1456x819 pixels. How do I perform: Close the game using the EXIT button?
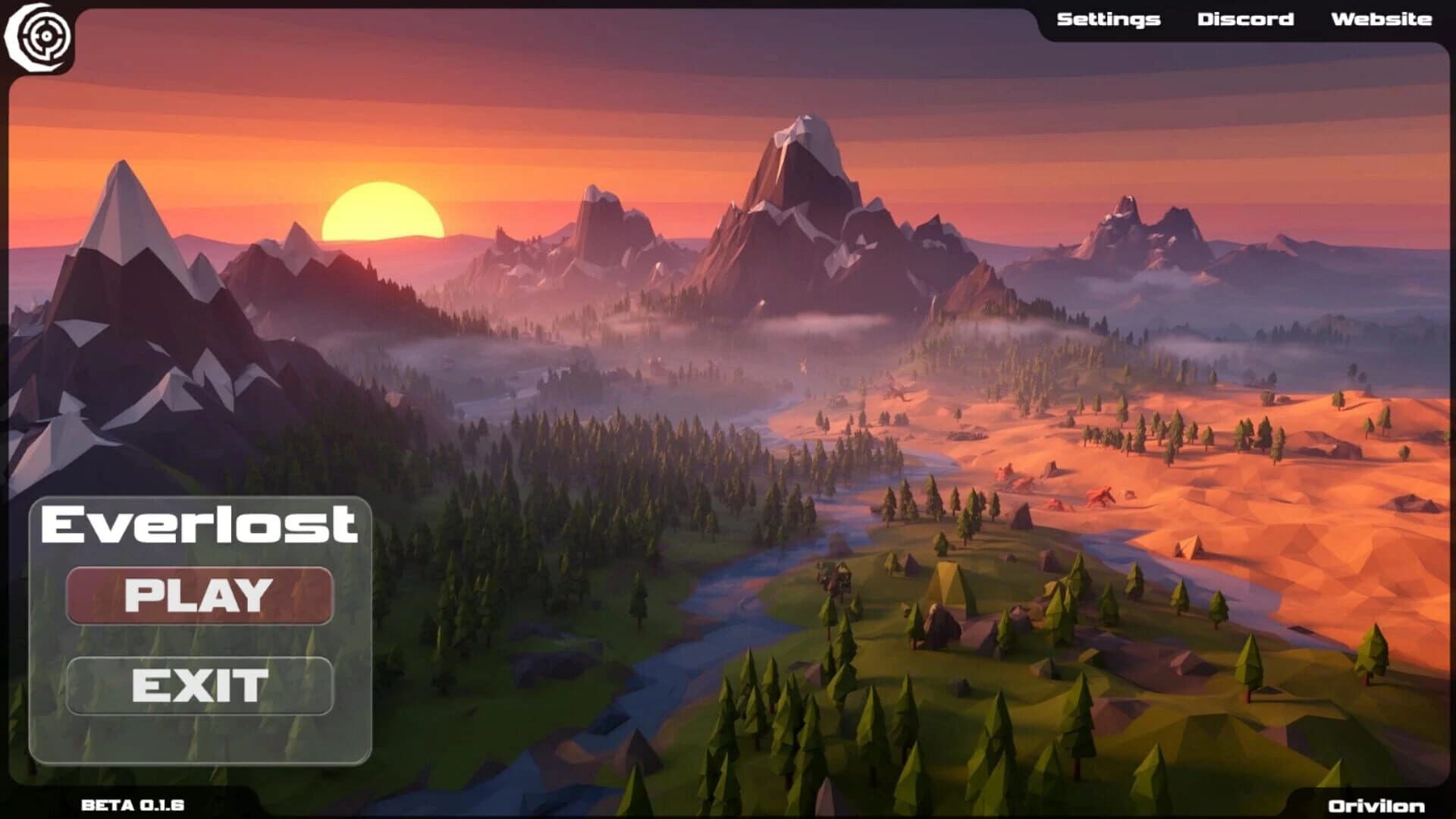(201, 686)
